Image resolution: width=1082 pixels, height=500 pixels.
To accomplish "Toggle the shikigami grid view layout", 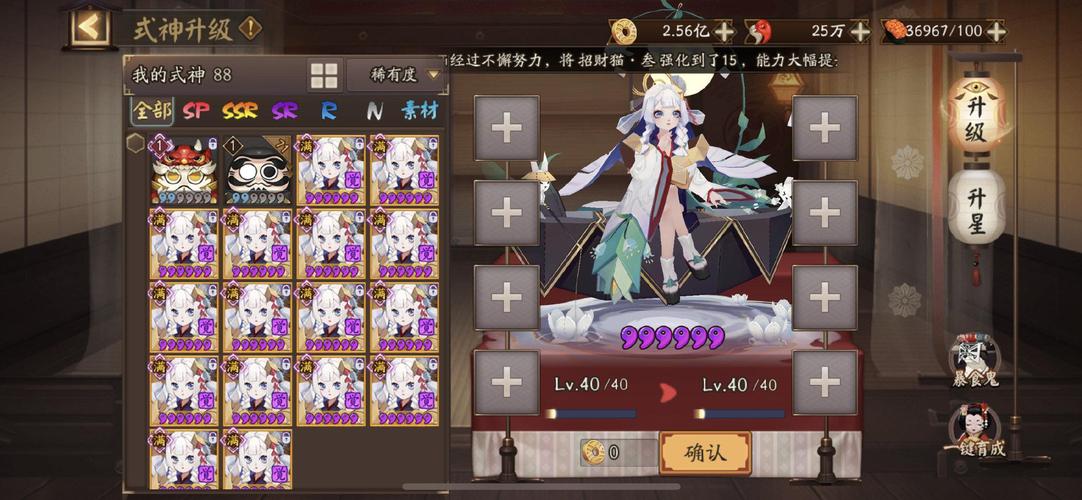I will (324, 75).
